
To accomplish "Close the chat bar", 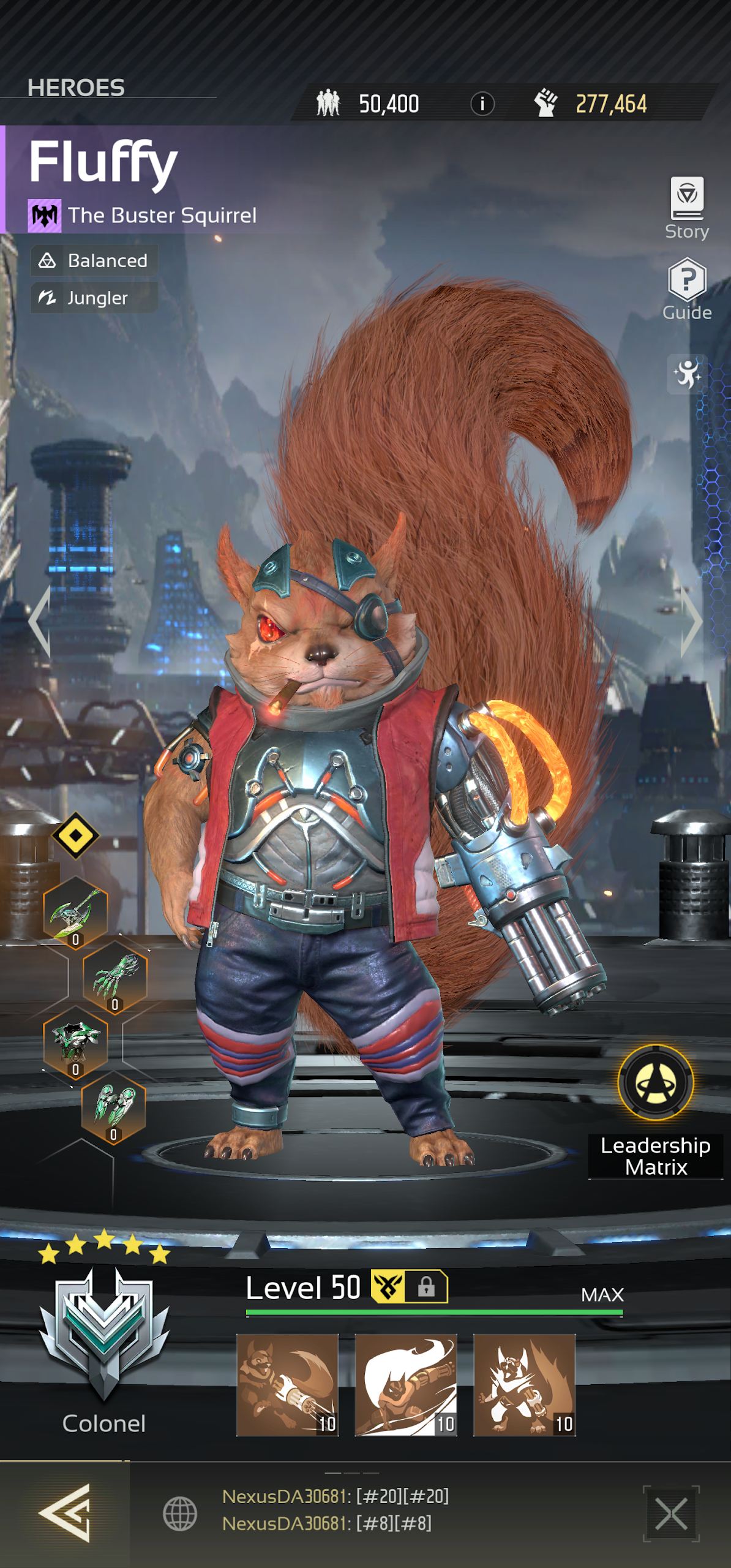I will [x=671, y=1513].
